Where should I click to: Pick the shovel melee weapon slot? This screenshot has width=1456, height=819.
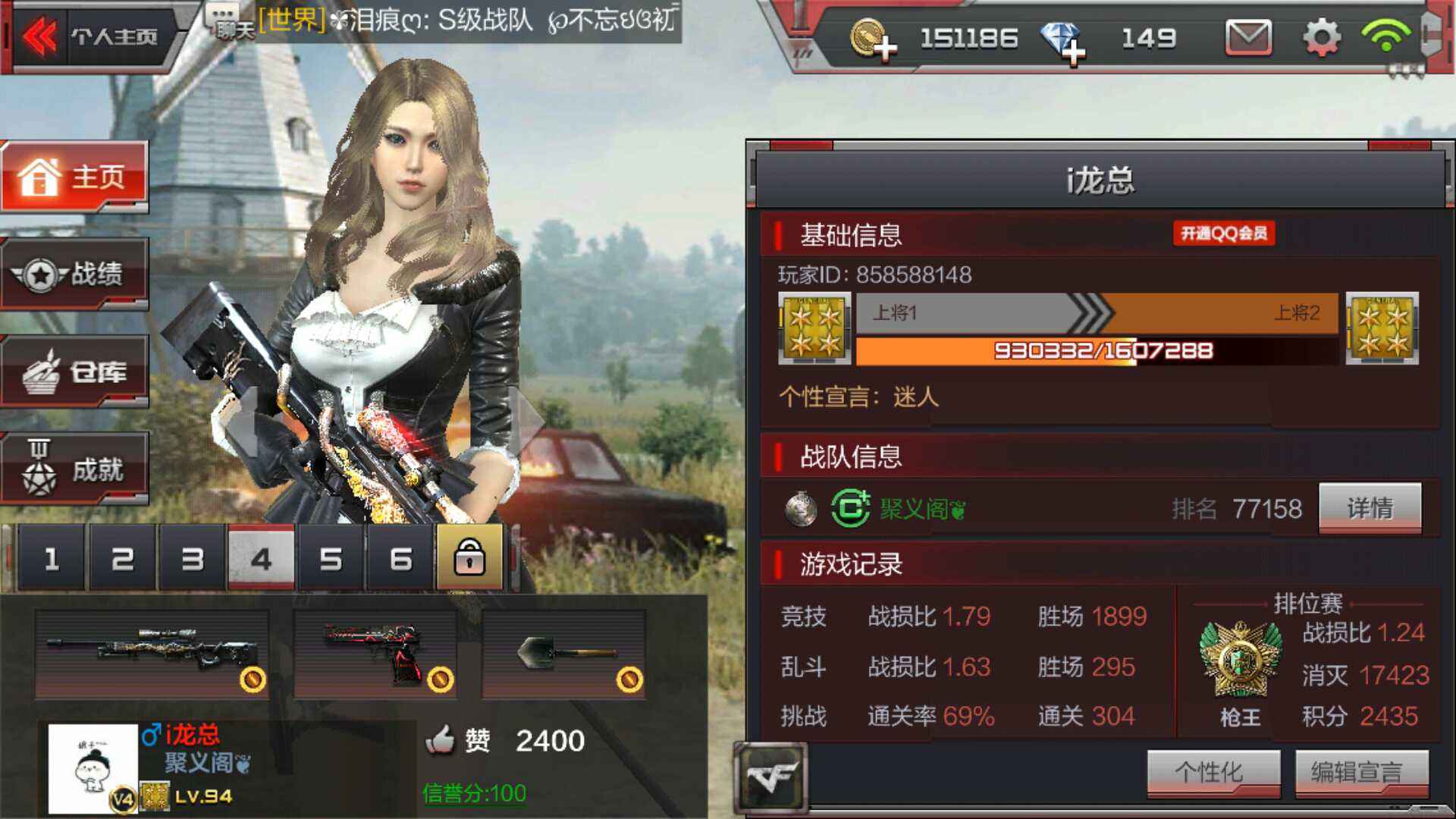(563, 654)
